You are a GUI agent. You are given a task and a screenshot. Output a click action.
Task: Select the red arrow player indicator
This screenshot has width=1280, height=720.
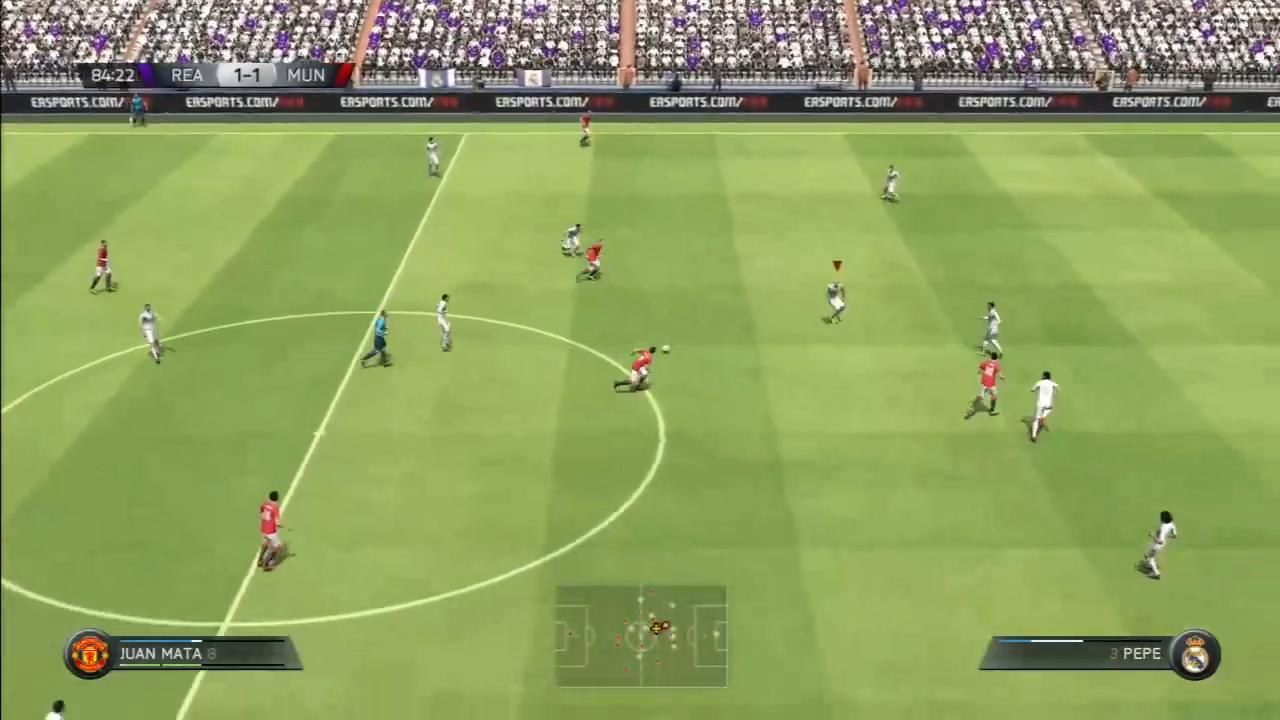(836, 266)
